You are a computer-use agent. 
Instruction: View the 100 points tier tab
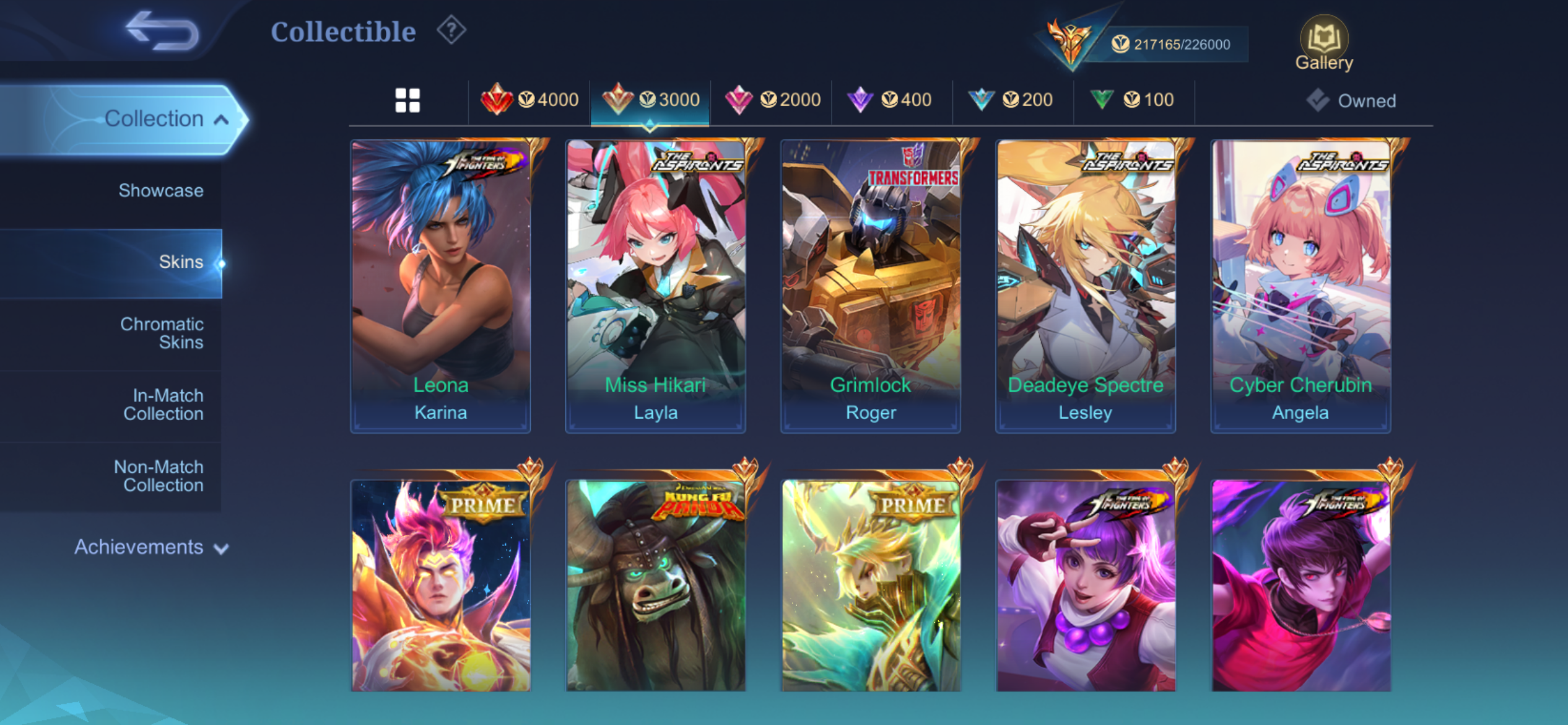pos(1134,100)
